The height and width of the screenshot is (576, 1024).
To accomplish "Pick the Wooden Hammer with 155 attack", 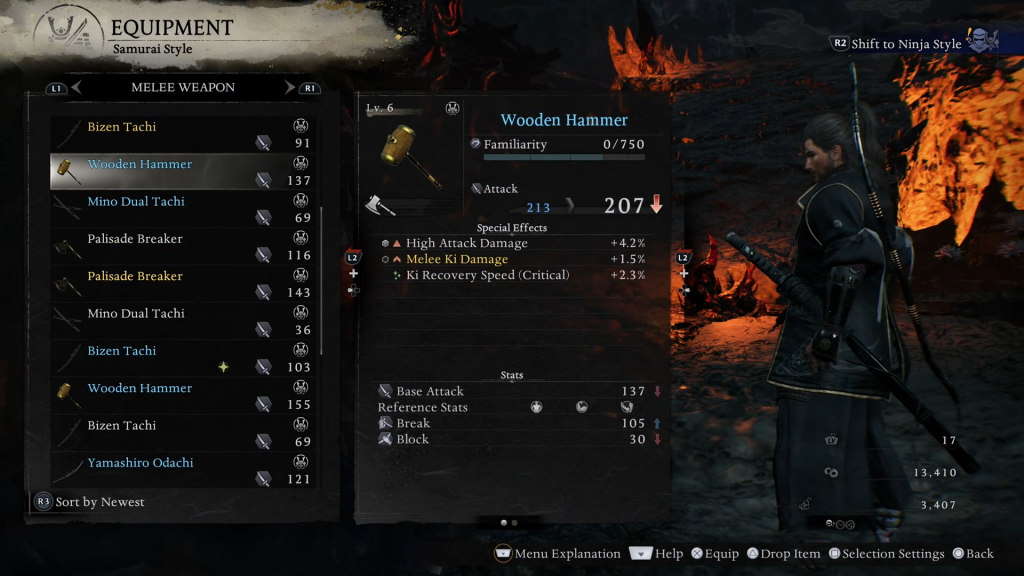I will (183, 395).
